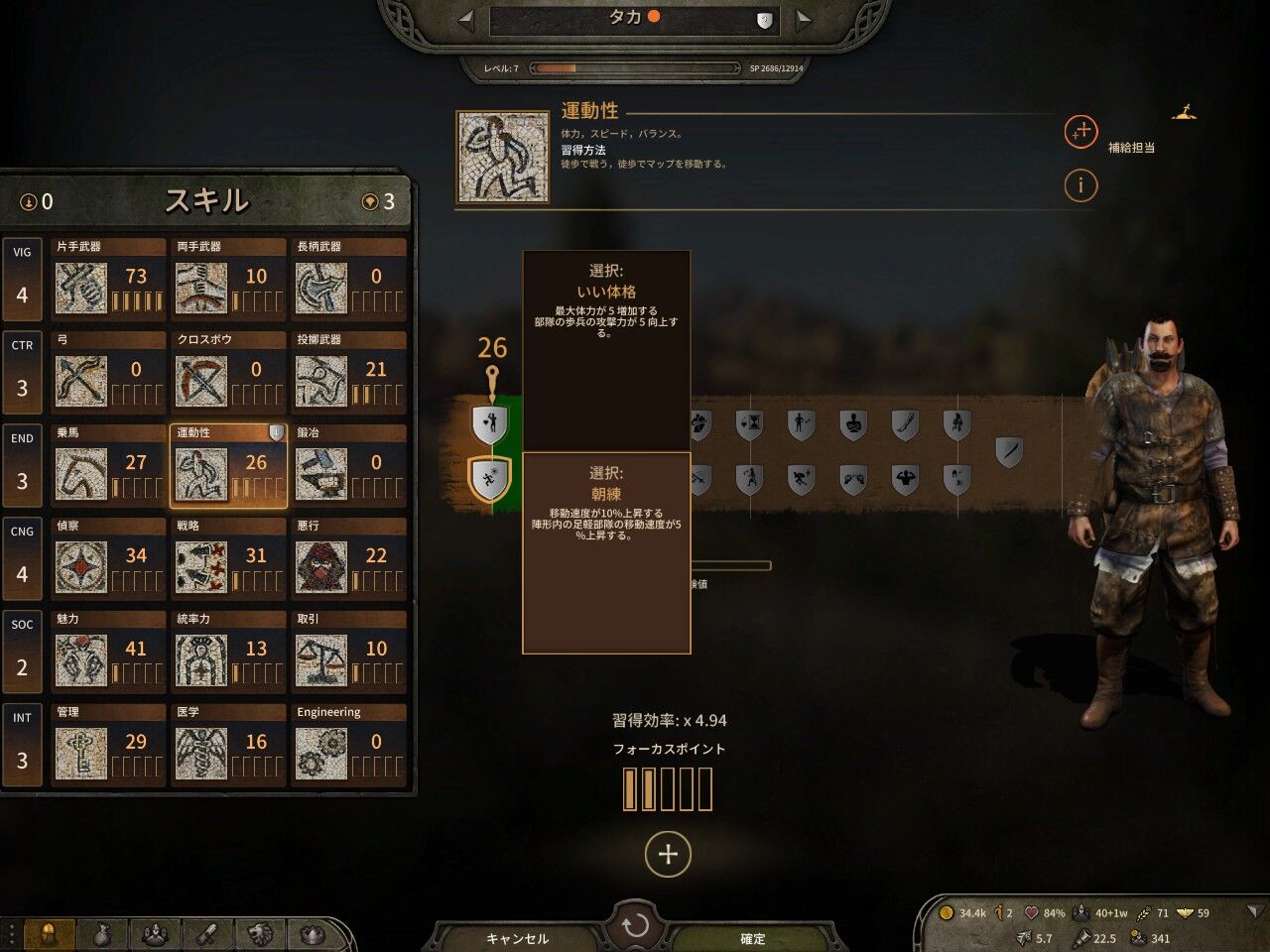Choose the 取引 (trade) skill
Image resolution: width=1270 pixels, height=952 pixels.
(349, 651)
